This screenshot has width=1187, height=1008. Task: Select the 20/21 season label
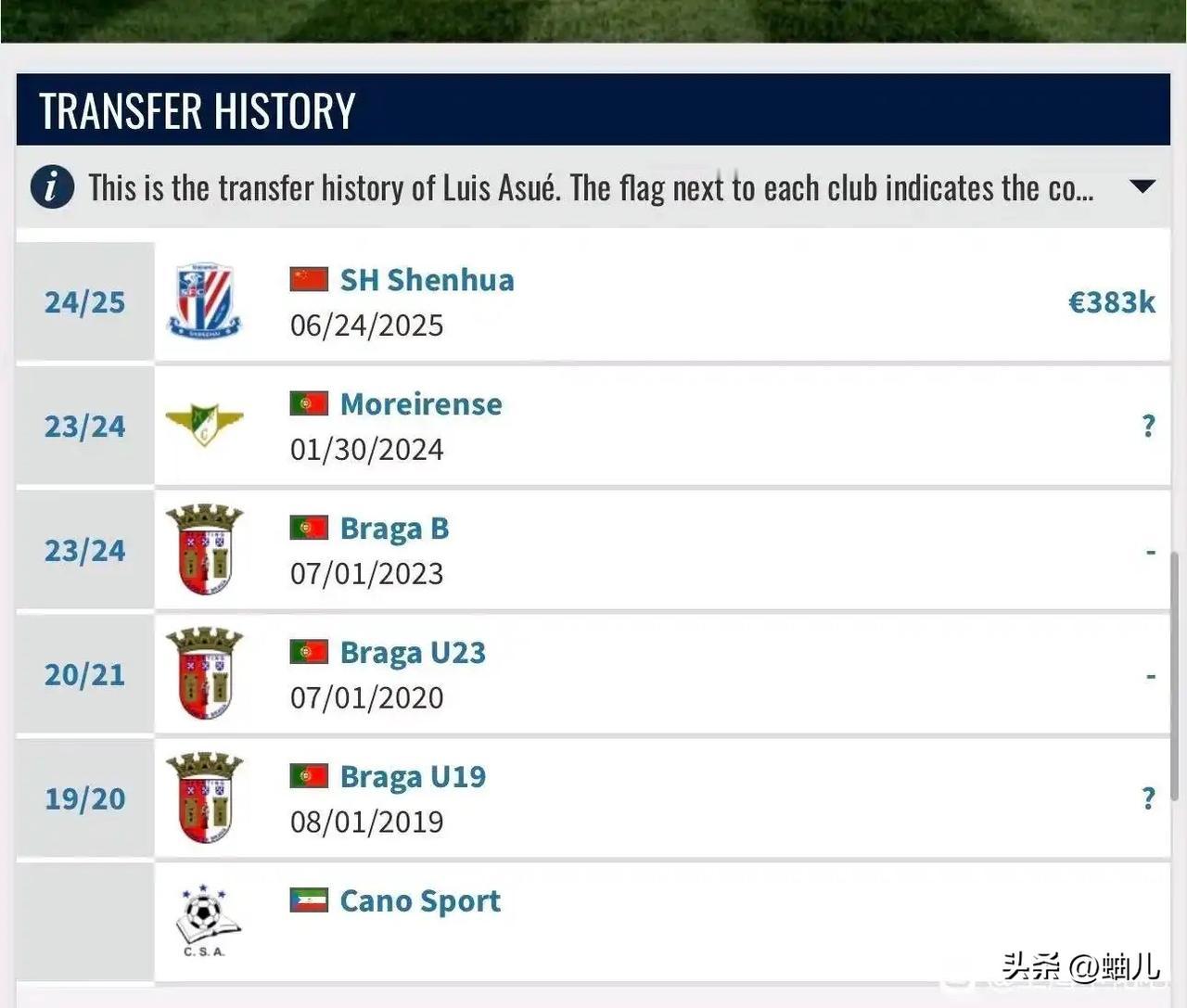point(84,675)
